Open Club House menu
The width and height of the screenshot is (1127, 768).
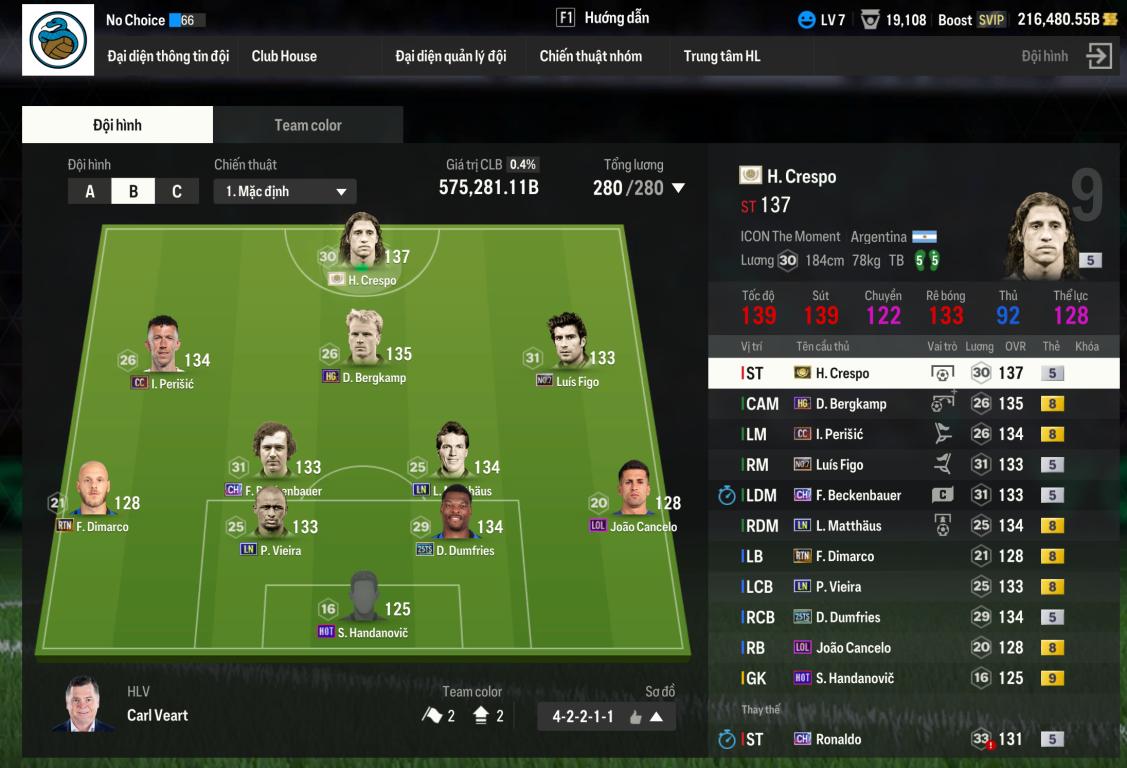pos(284,56)
